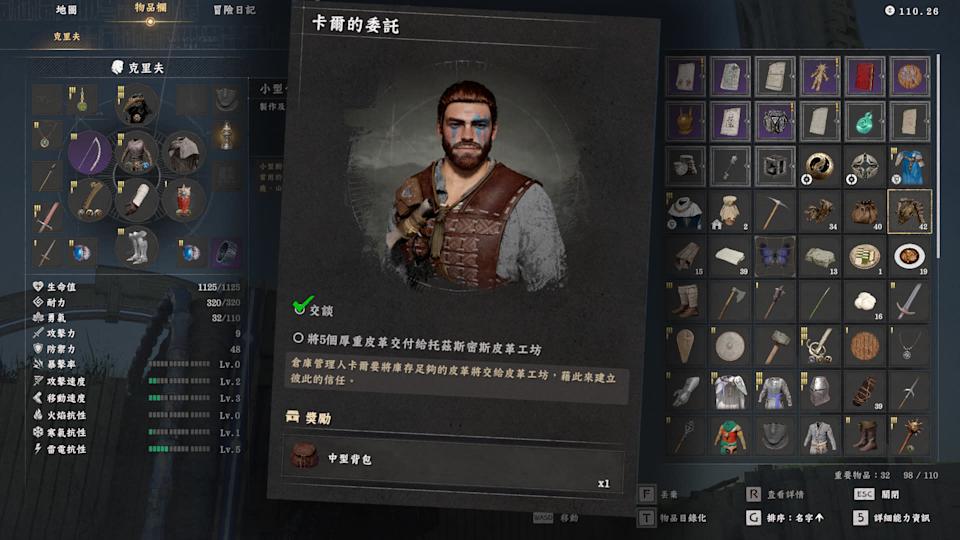
Task: Select the equipped red potion flask slot
Action: coord(183,199)
